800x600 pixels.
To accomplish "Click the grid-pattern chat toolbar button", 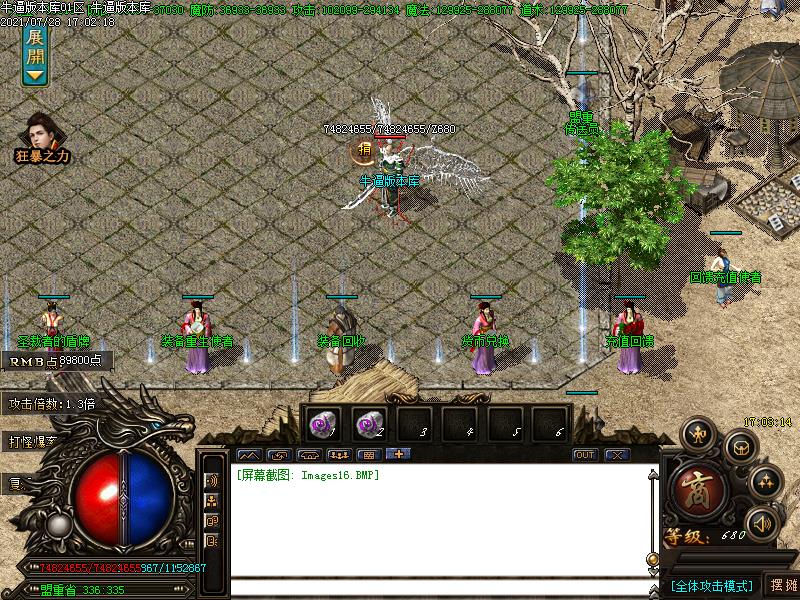I will 368,455.
